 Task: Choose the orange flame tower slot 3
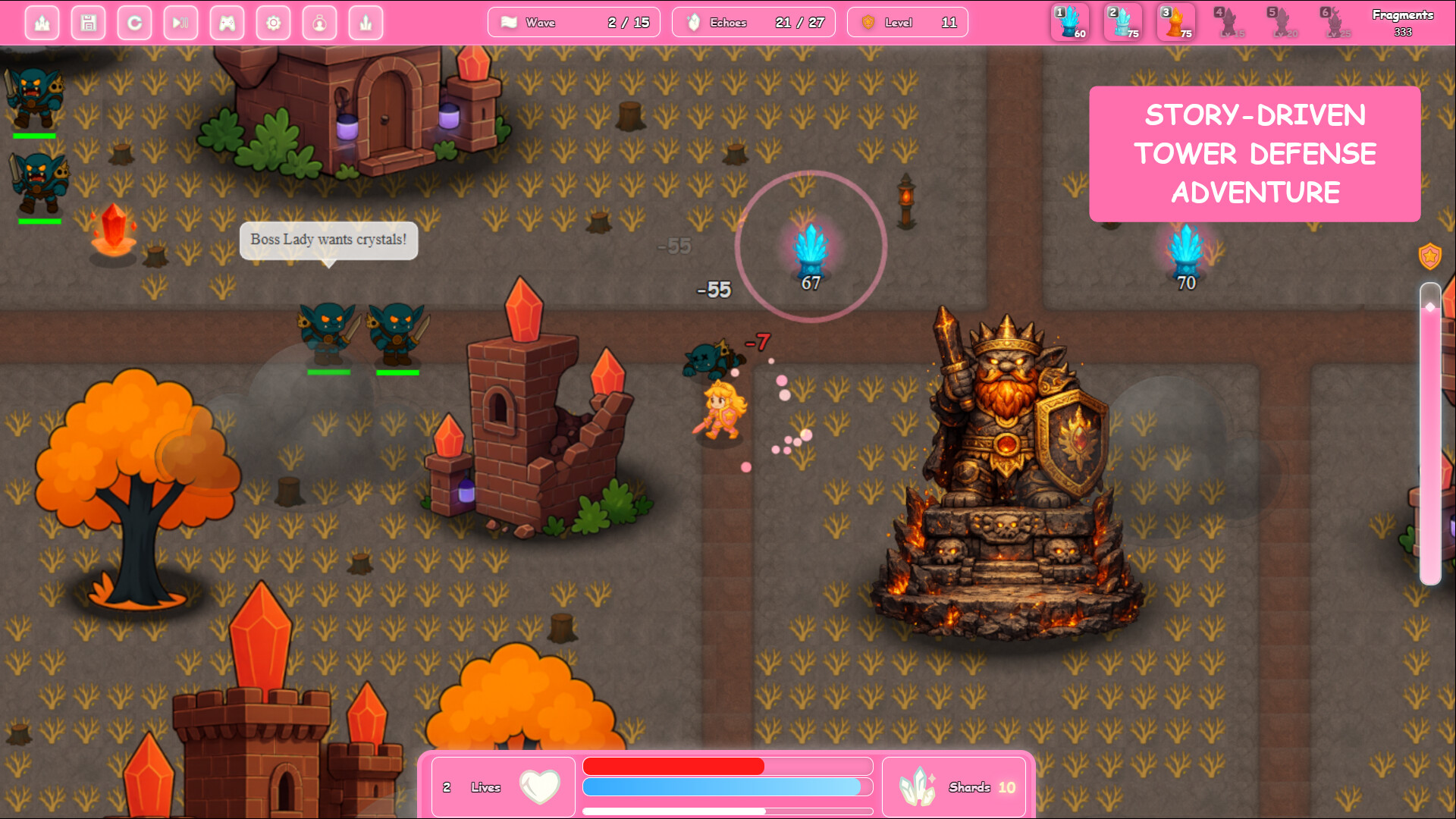pyautogui.click(x=1176, y=22)
